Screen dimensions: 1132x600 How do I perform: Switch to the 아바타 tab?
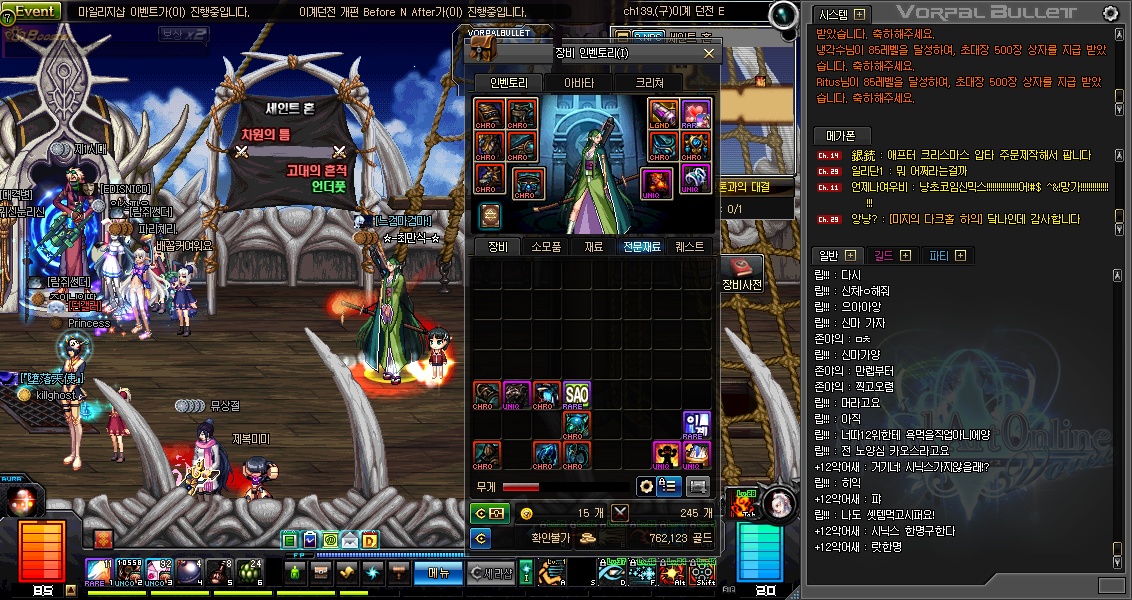tap(579, 83)
